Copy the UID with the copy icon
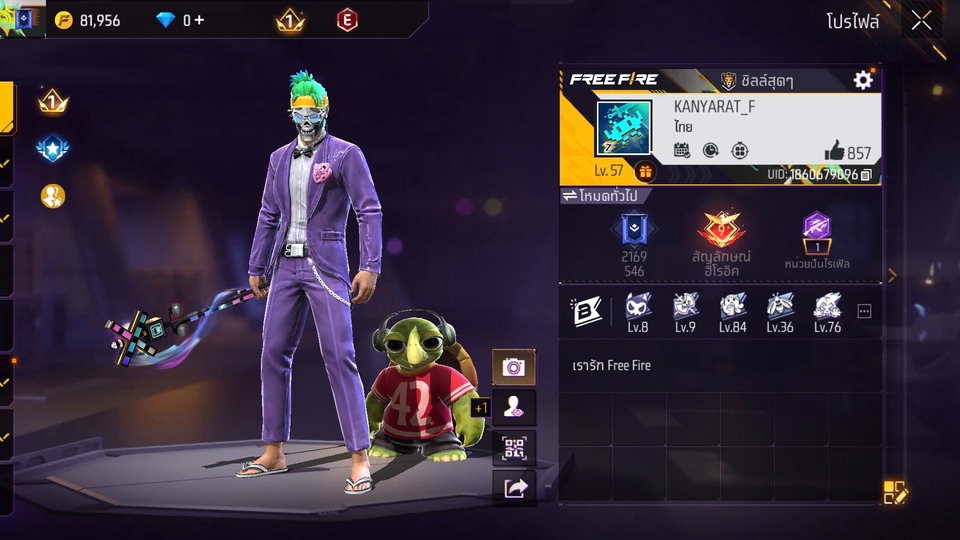This screenshot has height=540, width=960. pyautogui.click(x=866, y=175)
